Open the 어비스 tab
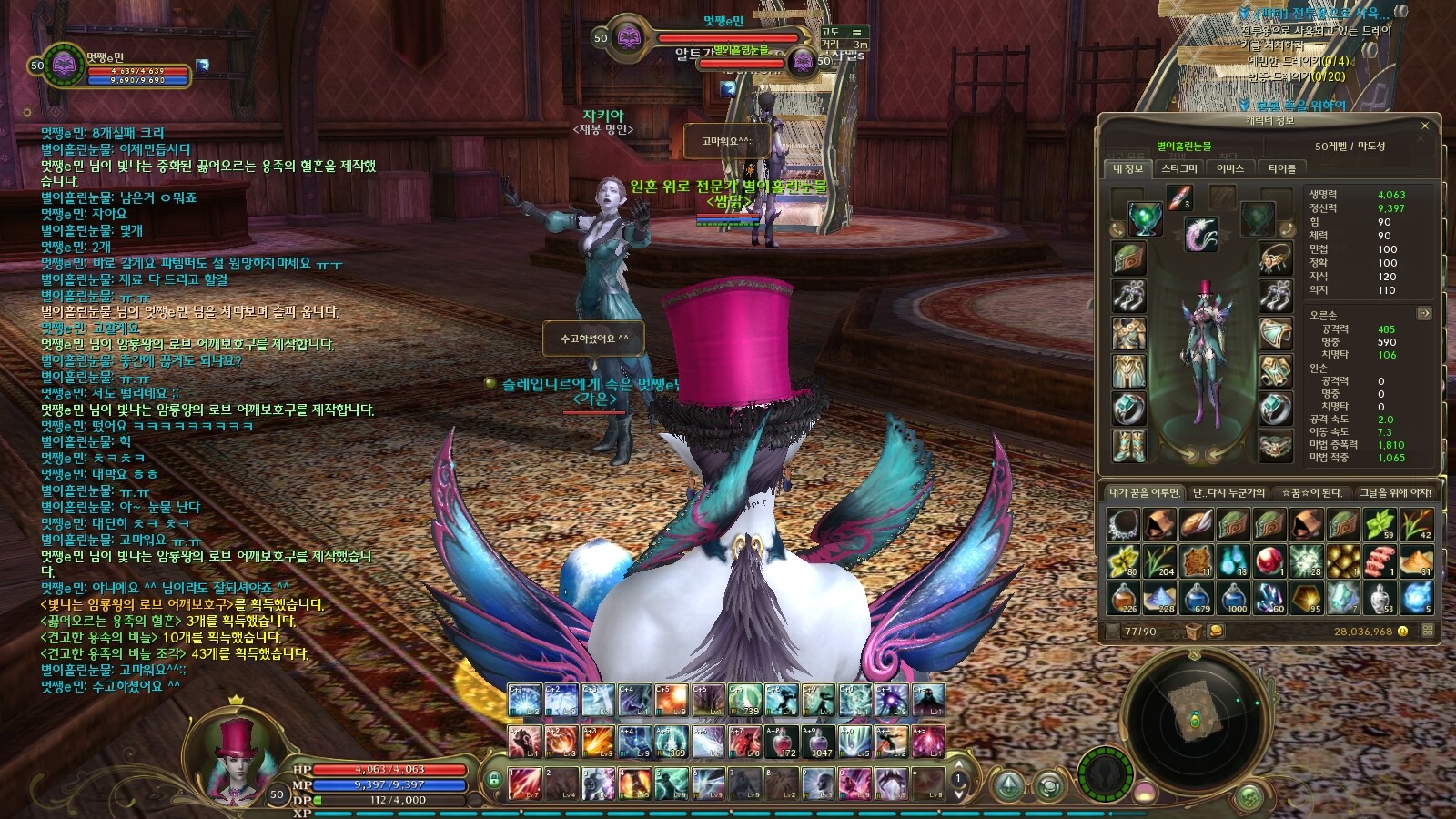Image resolution: width=1456 pixels, height=819 pixels. tap(1229, 168)
